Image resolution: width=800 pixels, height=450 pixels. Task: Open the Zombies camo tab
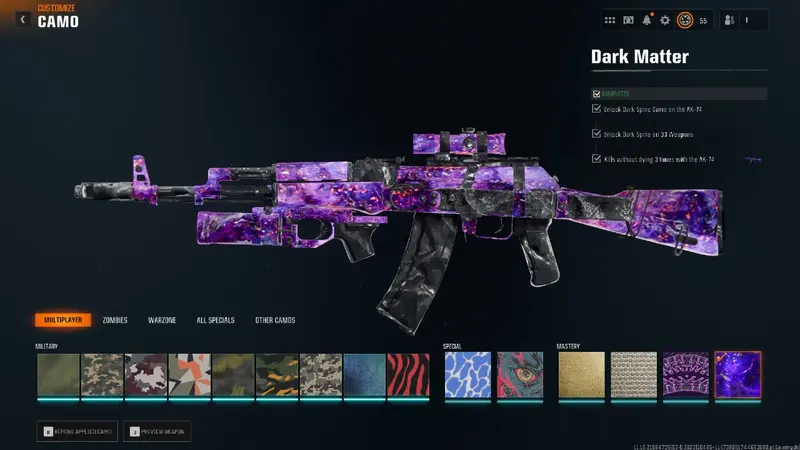115,320
